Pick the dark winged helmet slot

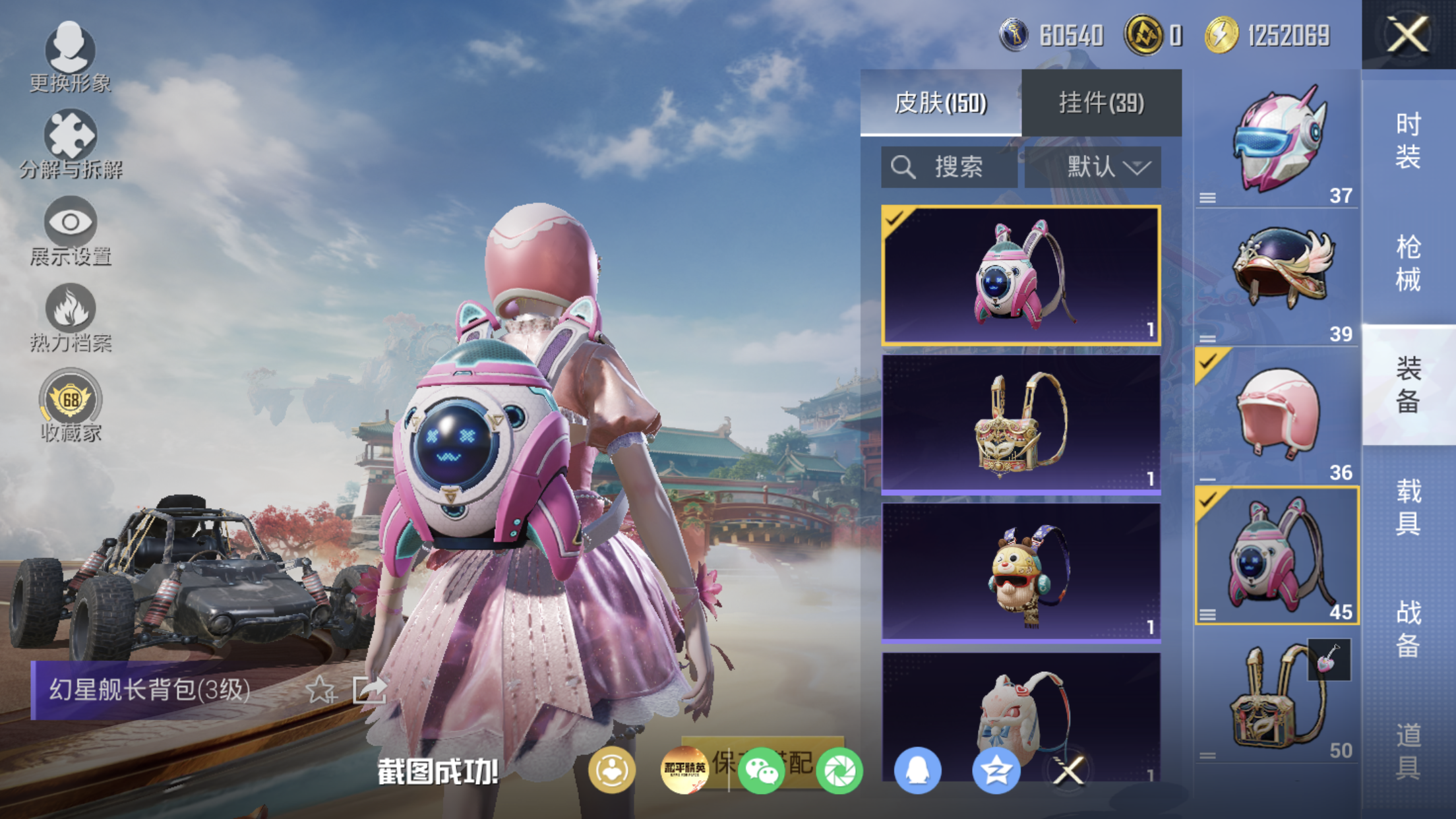[1277, 276]
